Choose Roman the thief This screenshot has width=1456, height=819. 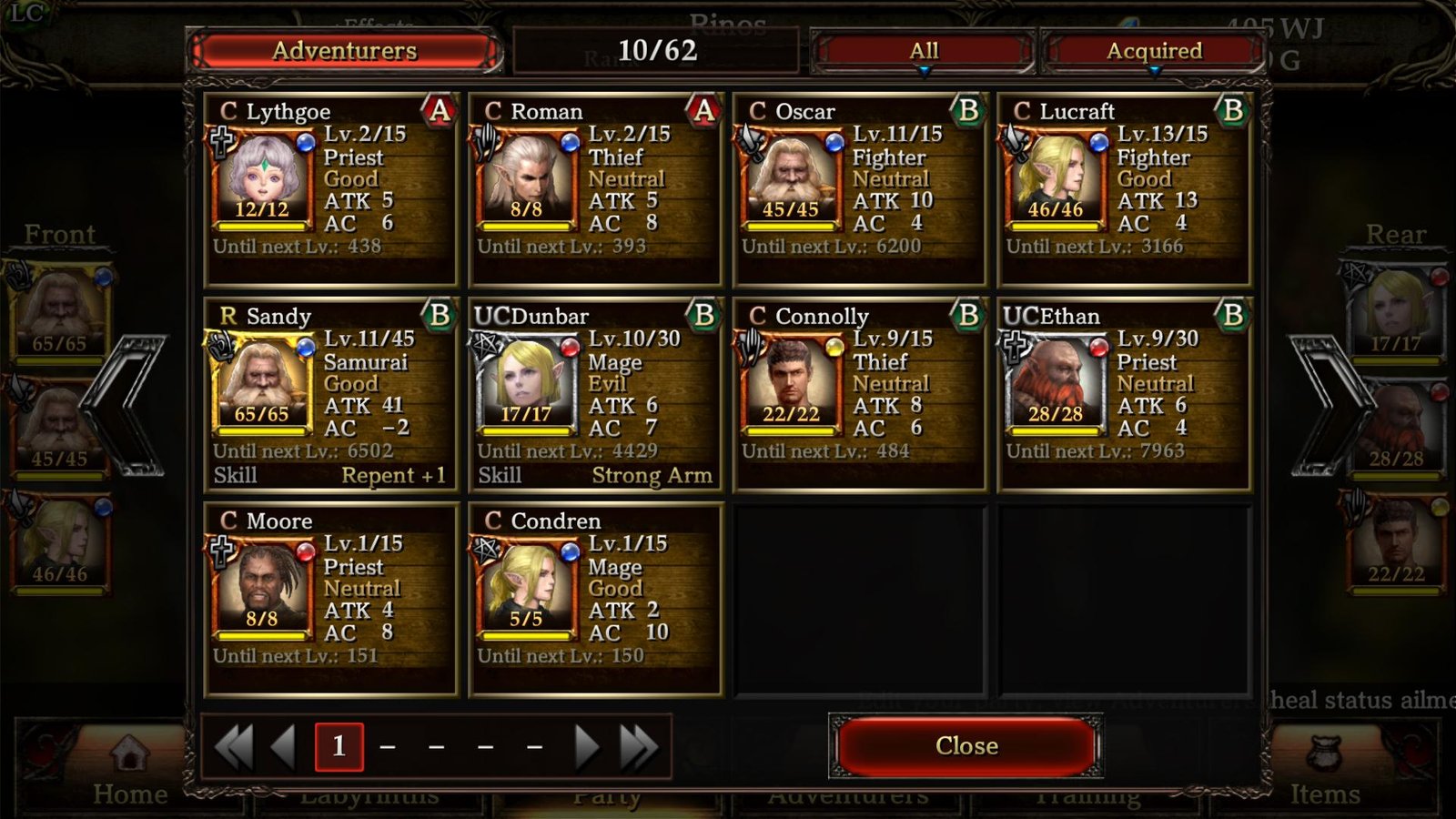[x=595, y=189]
